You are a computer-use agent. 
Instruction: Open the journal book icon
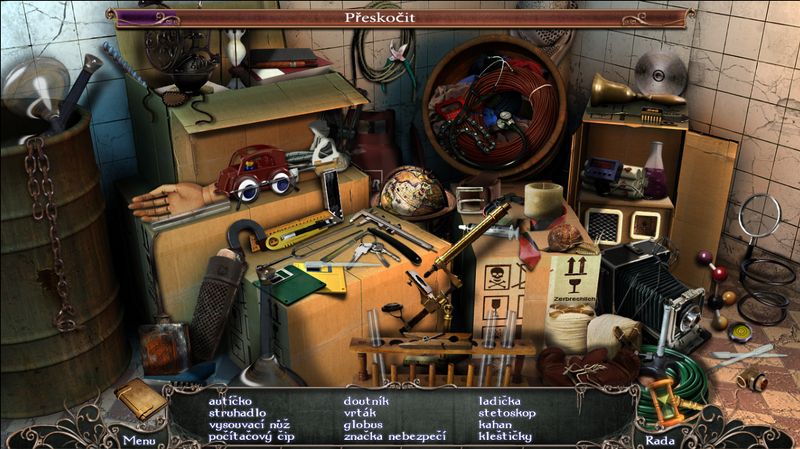[139, 398]
